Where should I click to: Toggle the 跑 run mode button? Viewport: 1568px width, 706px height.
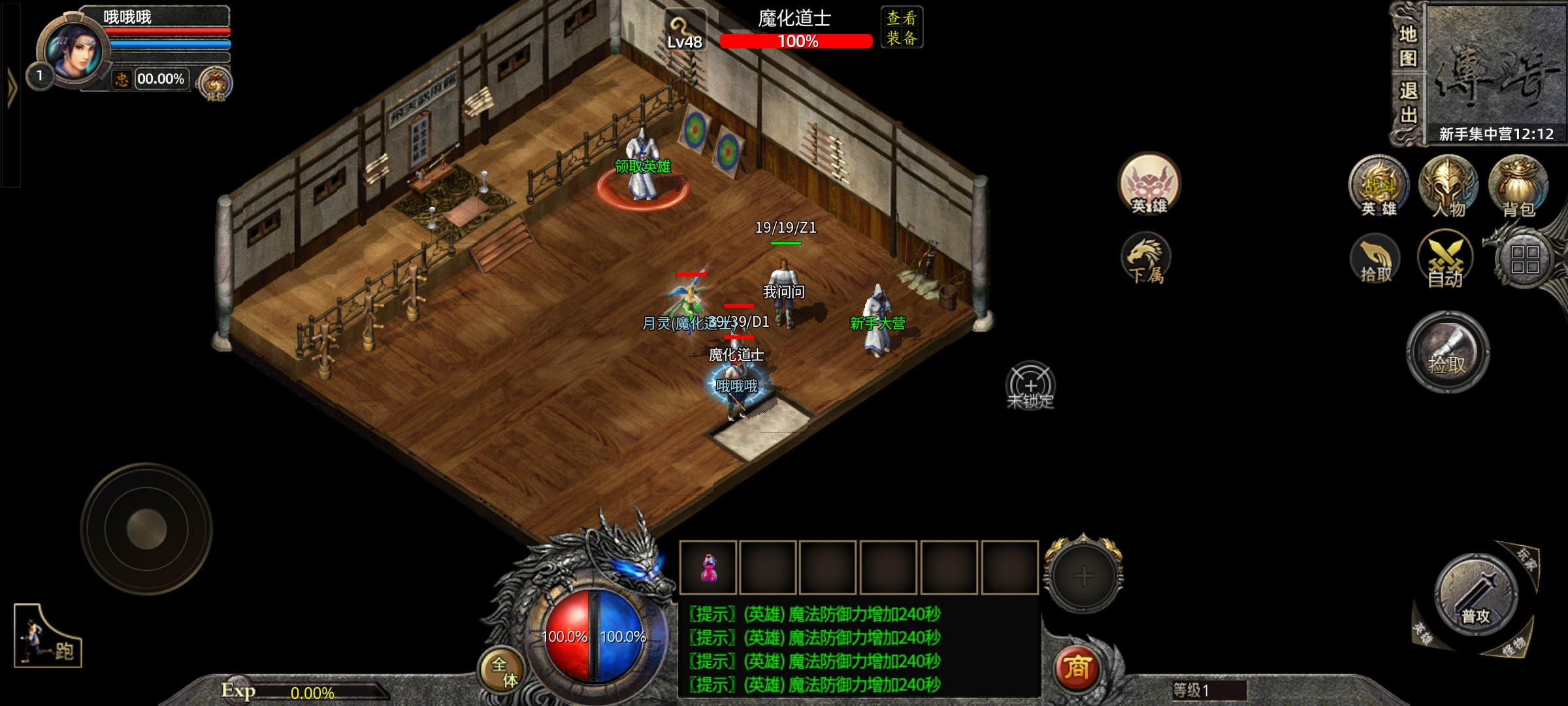pos(48,637)
